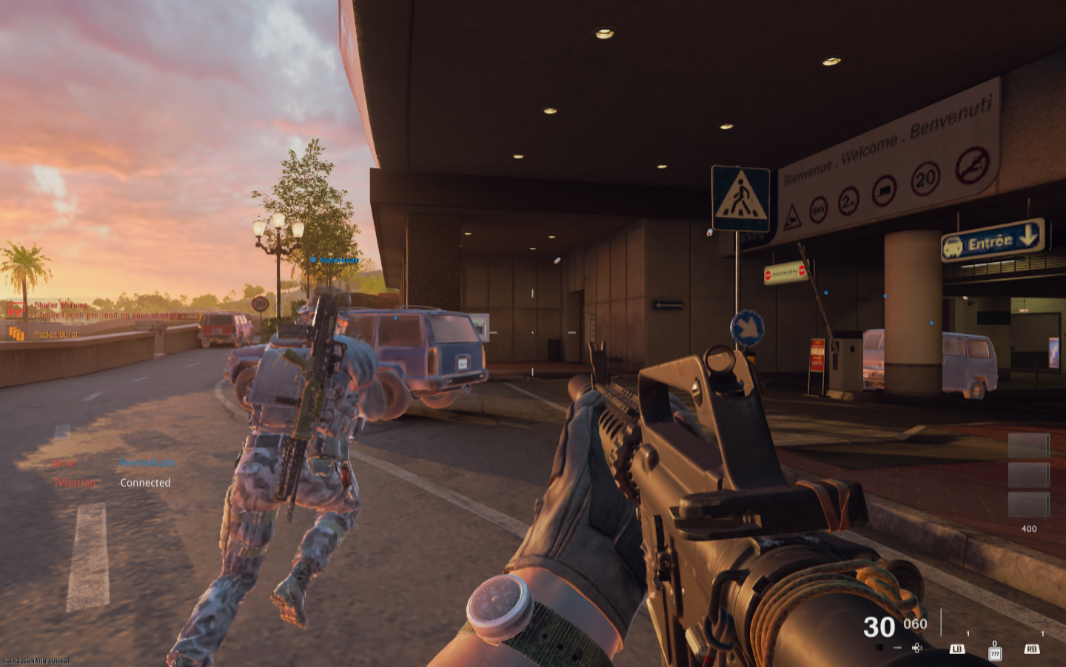This screenshot has width=1066, height=667.
Task: Select the Martian Connected feed entry
Action: (x=75, y=483)
